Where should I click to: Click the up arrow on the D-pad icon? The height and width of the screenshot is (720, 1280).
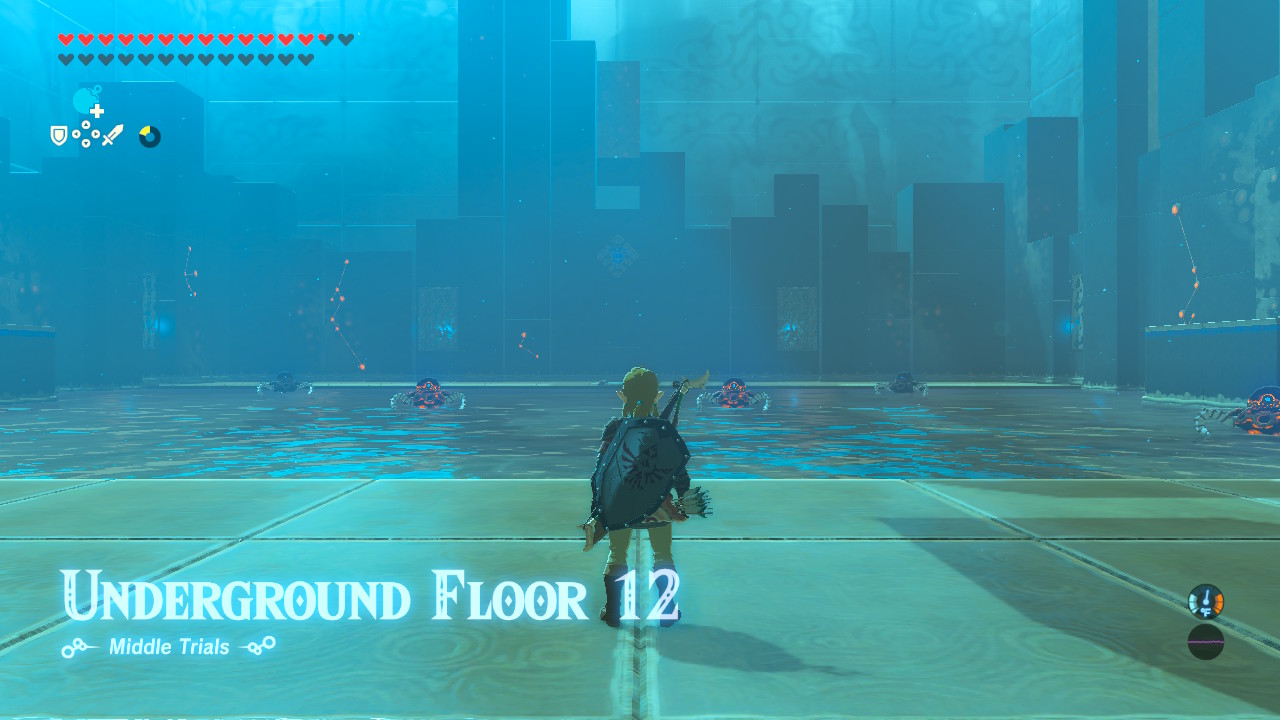point(85,124)
